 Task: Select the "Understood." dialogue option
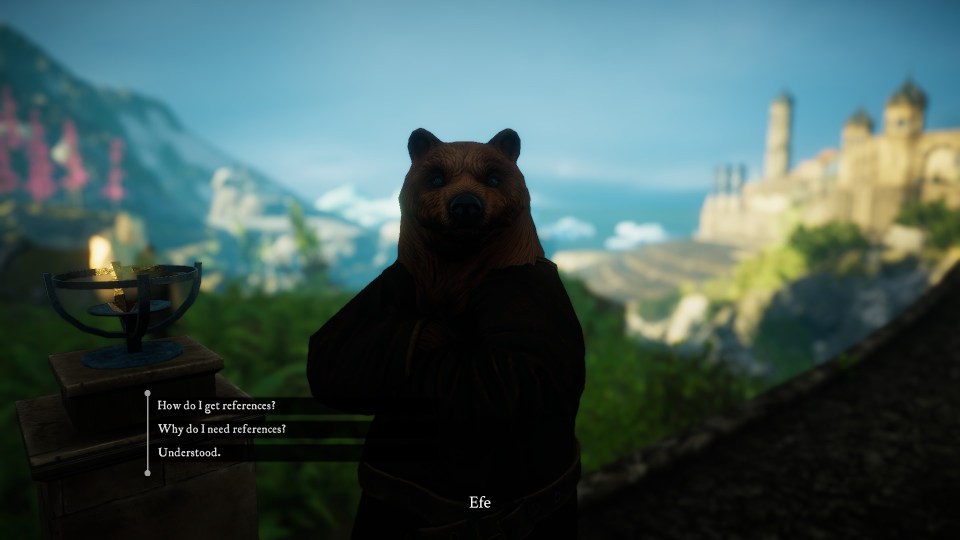[190, 453]
